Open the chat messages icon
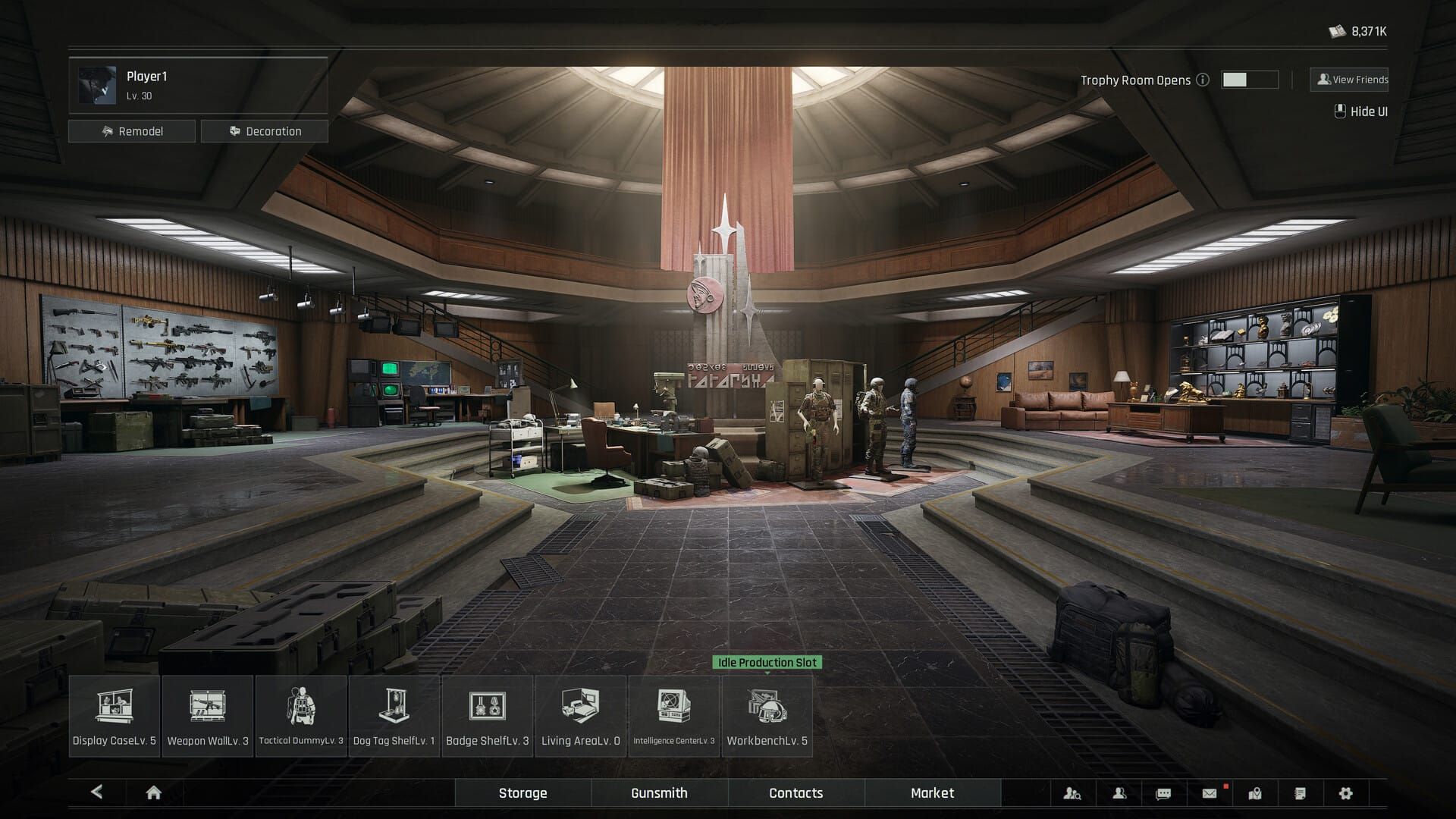 click(x=1162, y=793)
